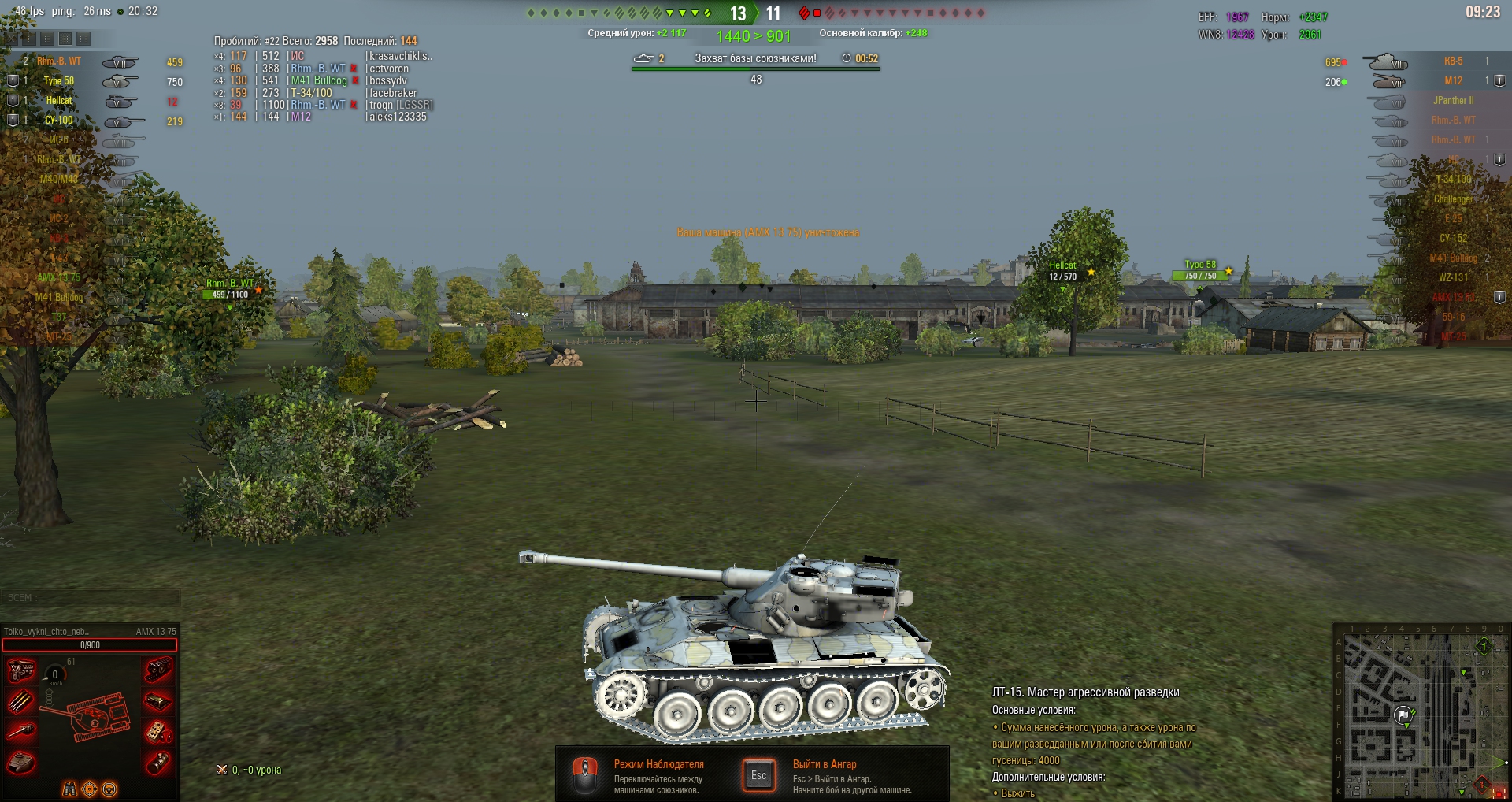Click the ammo rack shells icon

click(20, 700)
